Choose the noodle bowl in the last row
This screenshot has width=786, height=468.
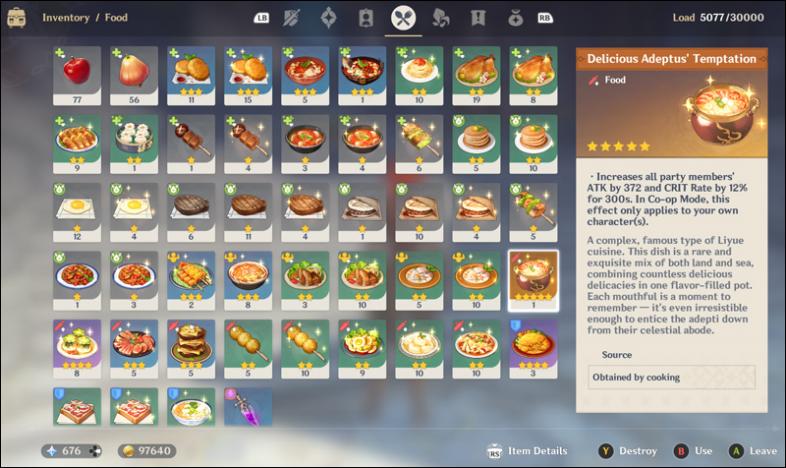(x=191, y=411)
